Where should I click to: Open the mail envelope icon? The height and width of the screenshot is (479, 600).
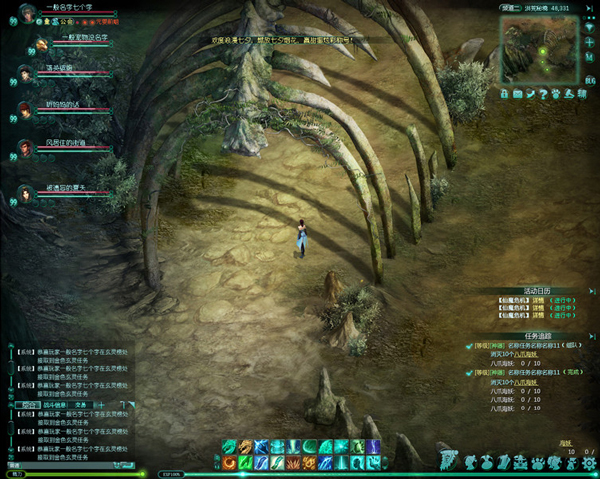click(x=516, y=94)
